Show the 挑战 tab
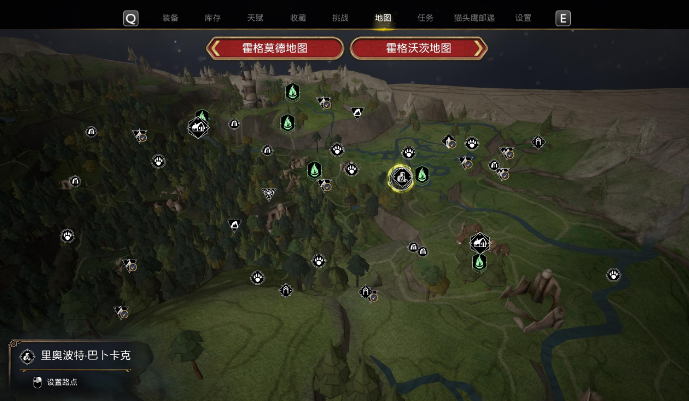Image resolution: width=689 pixels, height=401 pixels. tap(340, 18)
